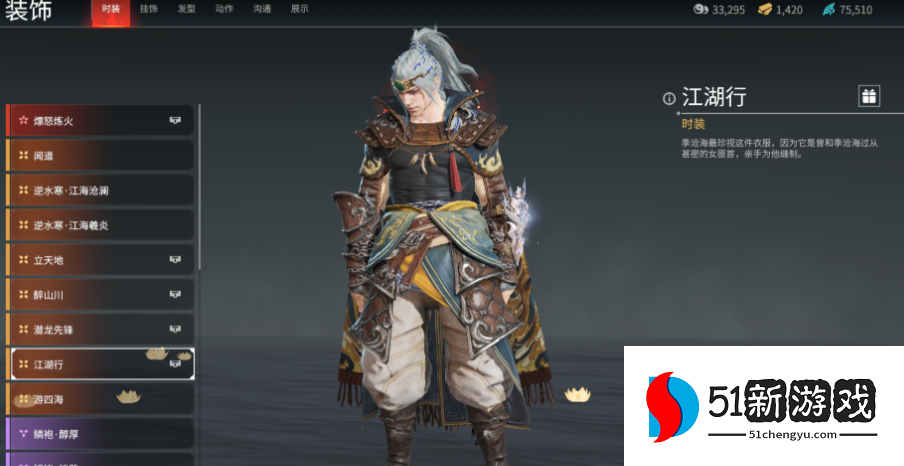904x466 pixels.
Task: Switch to the 发型 hairstyle tab
Action: 187,9
